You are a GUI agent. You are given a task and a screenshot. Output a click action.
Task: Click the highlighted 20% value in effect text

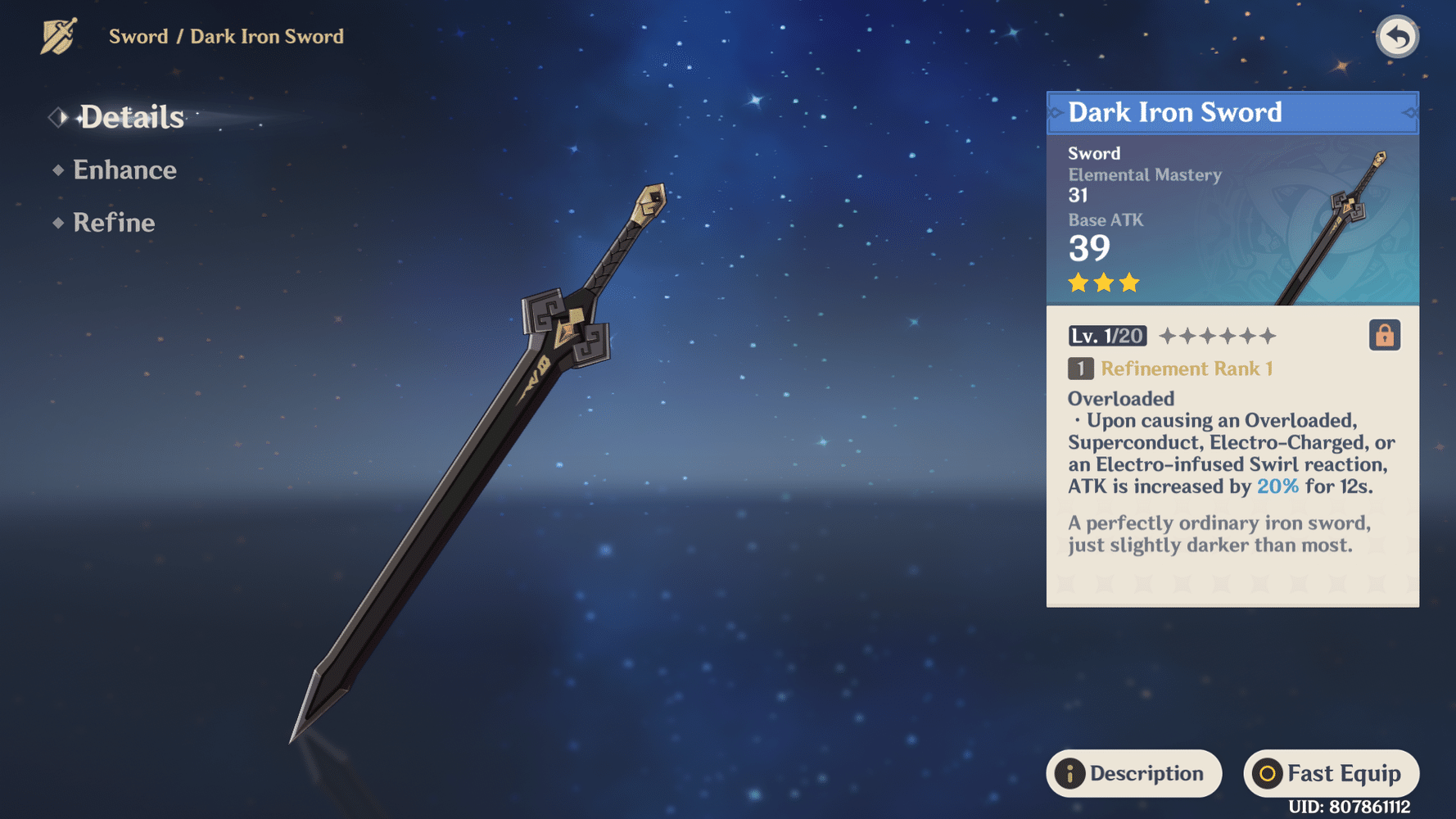(1277, 486)
